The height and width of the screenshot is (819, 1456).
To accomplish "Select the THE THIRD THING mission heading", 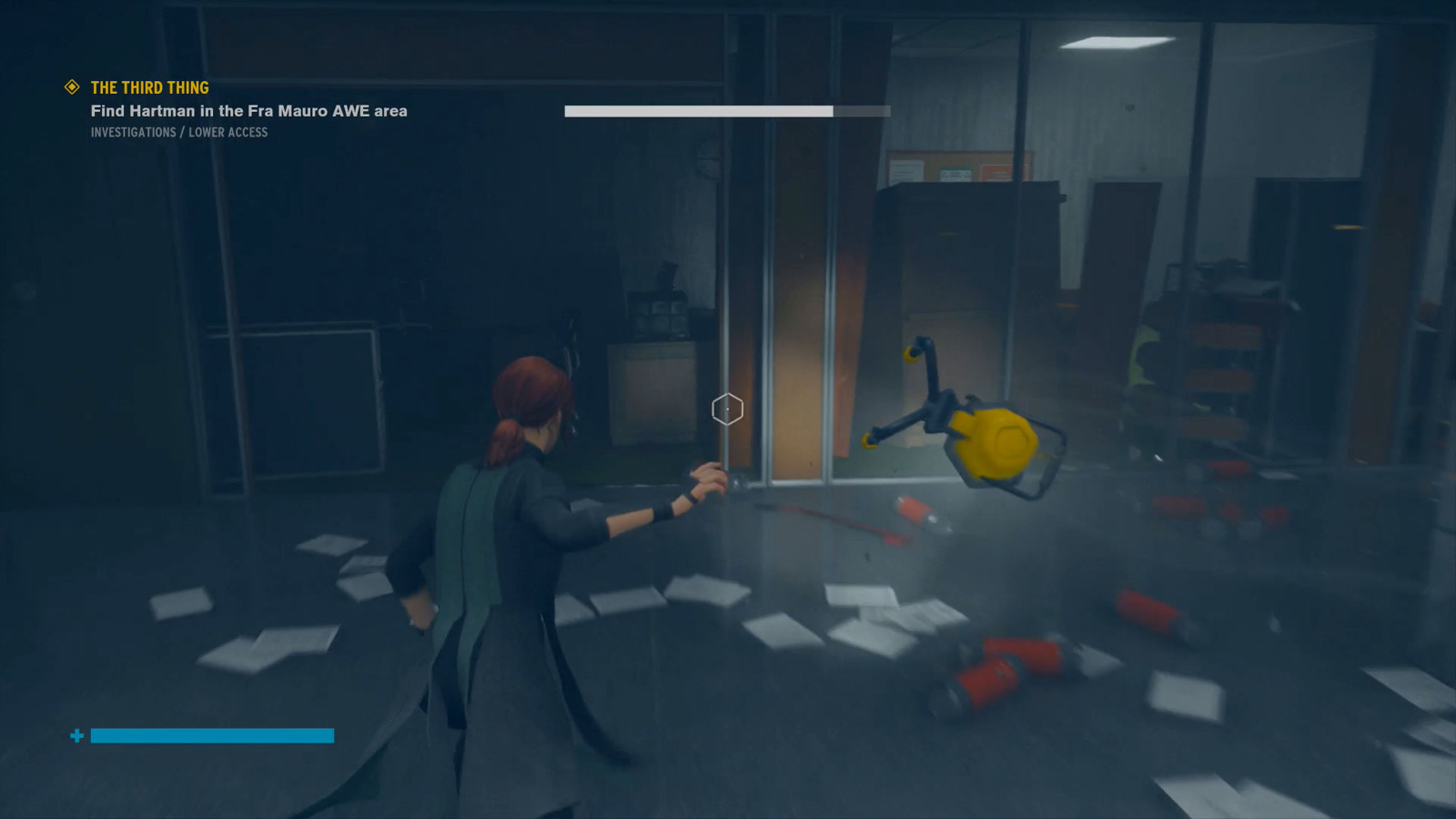I will pos(147,87).
